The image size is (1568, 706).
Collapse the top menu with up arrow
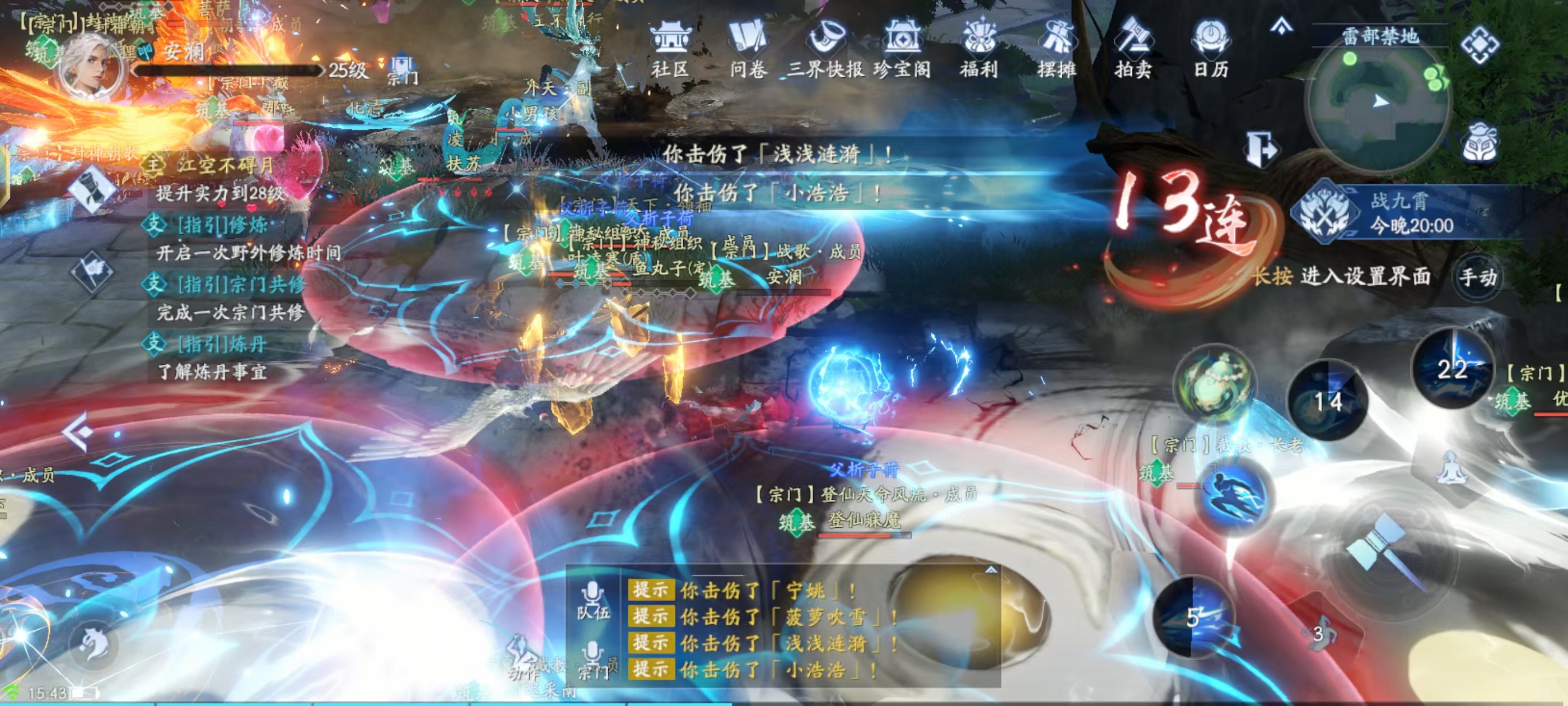click(x=1281, y=27)
